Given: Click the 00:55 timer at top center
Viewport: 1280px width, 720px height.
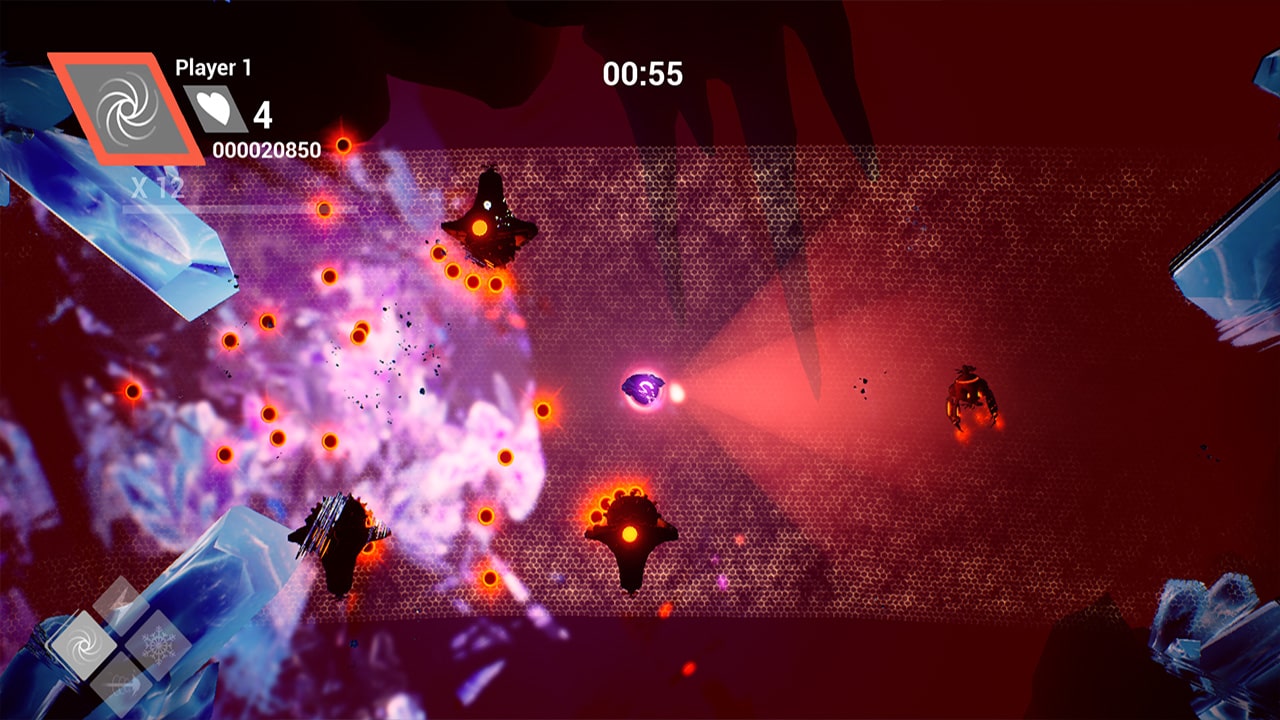Looking at the screenshot, I should pos(645,73).
